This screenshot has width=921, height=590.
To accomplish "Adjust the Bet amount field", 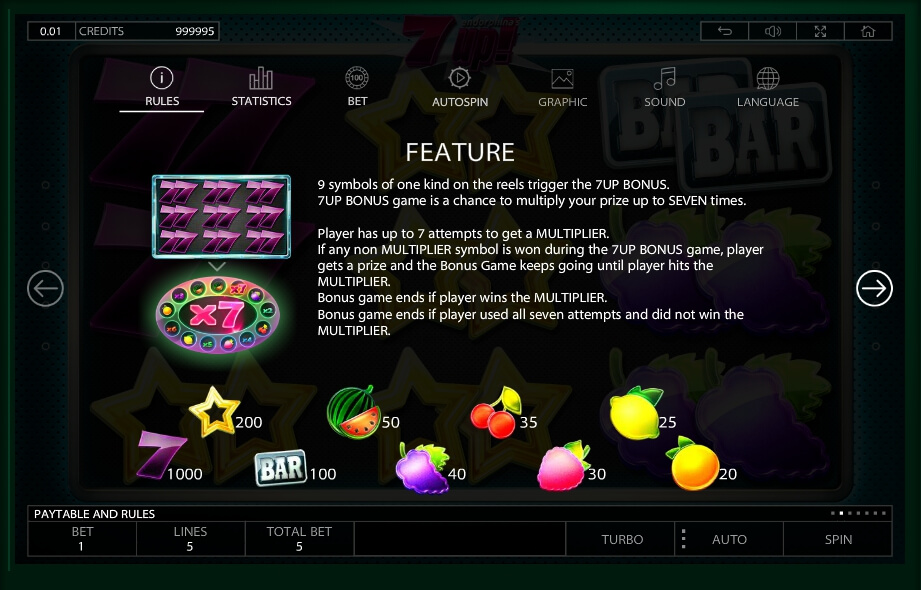I will [x=82, y=539].
